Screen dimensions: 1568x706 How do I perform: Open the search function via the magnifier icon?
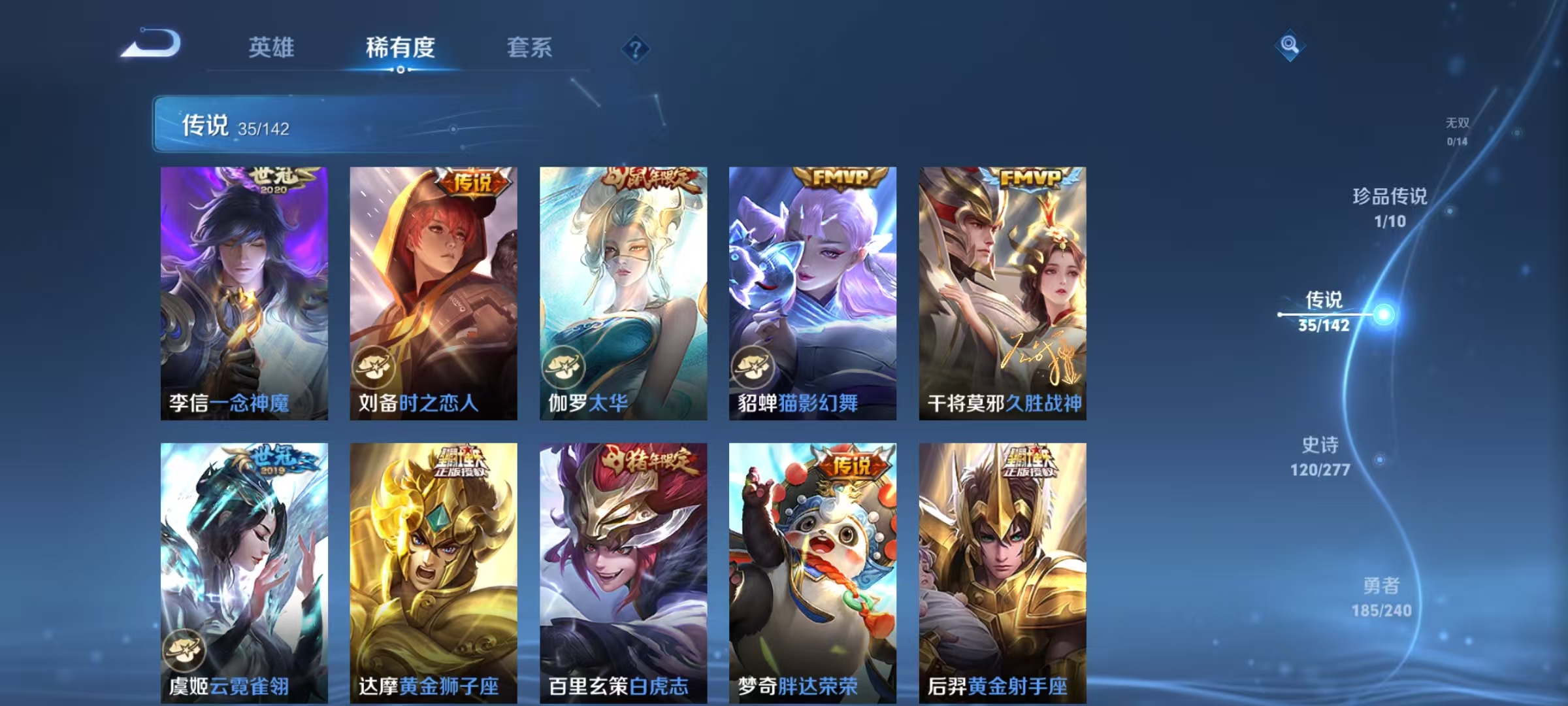[1288, 44]
